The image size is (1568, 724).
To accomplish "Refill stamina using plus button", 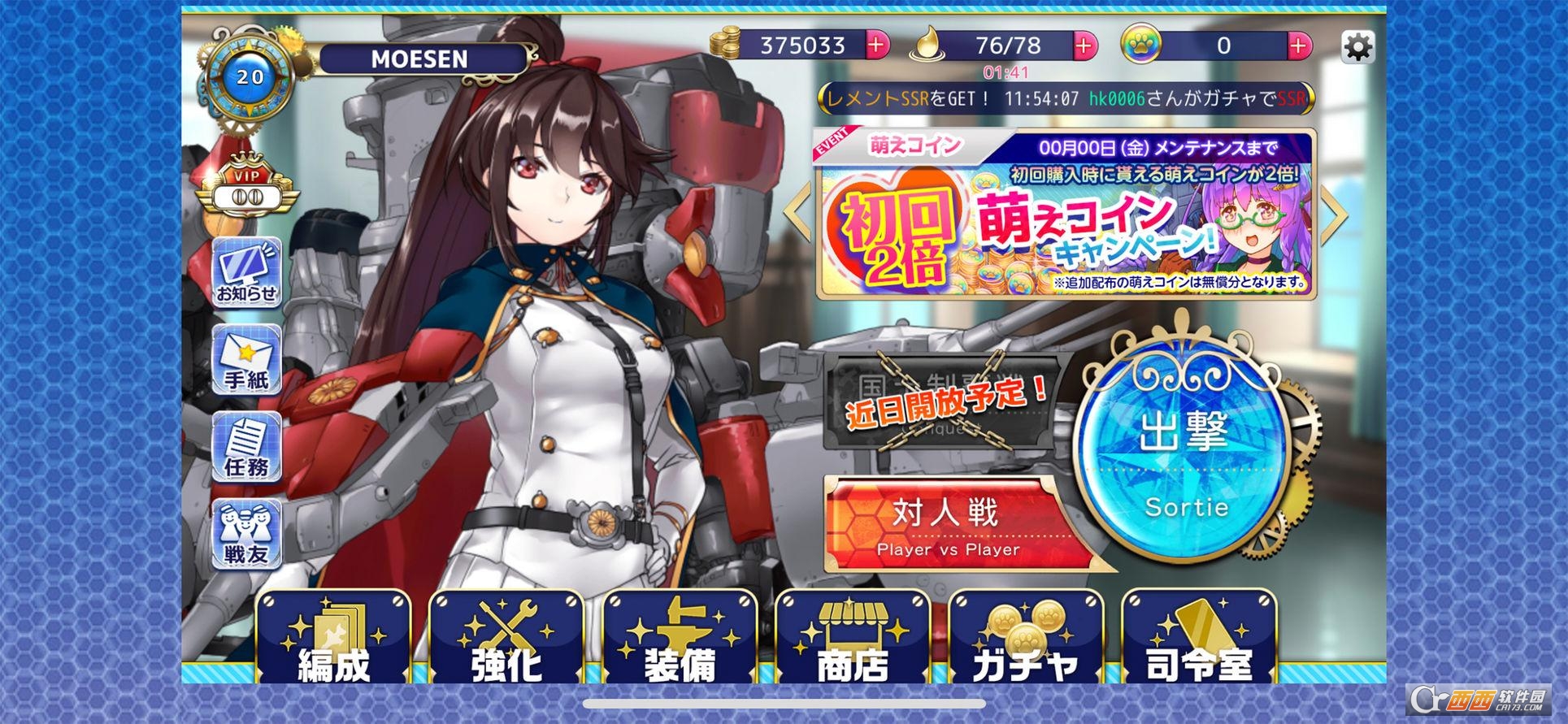I will [1083, 46].
